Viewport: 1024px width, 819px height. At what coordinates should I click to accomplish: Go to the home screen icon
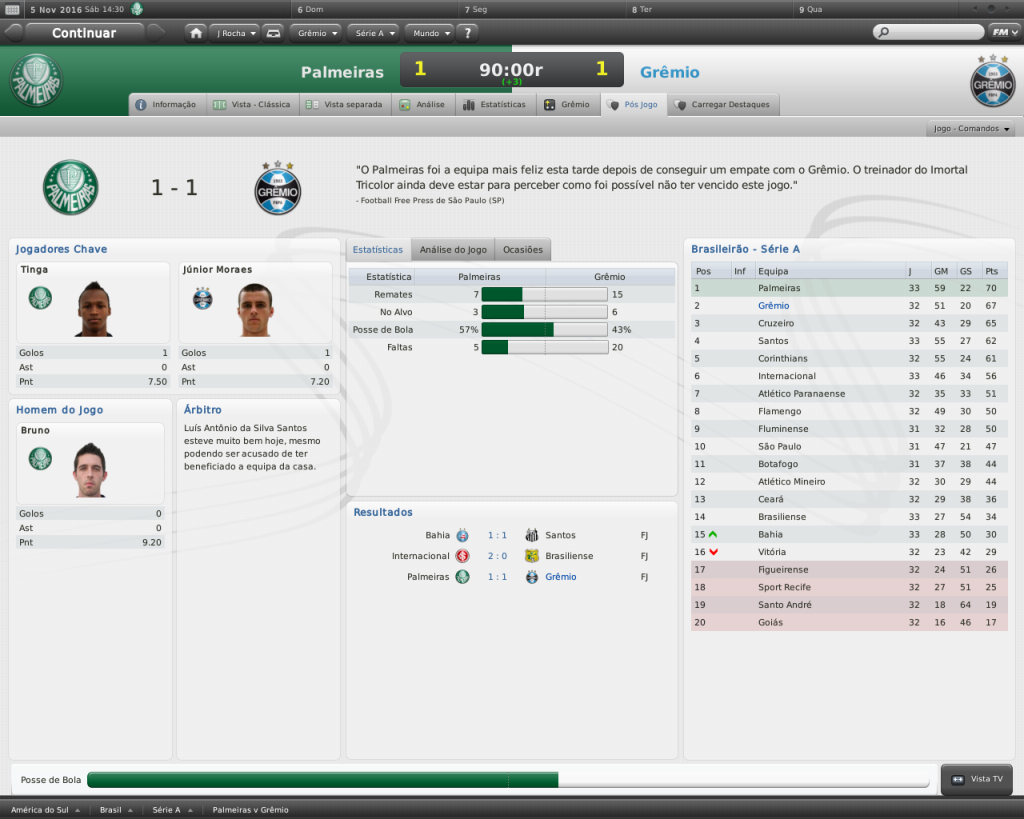pos(196,33)
